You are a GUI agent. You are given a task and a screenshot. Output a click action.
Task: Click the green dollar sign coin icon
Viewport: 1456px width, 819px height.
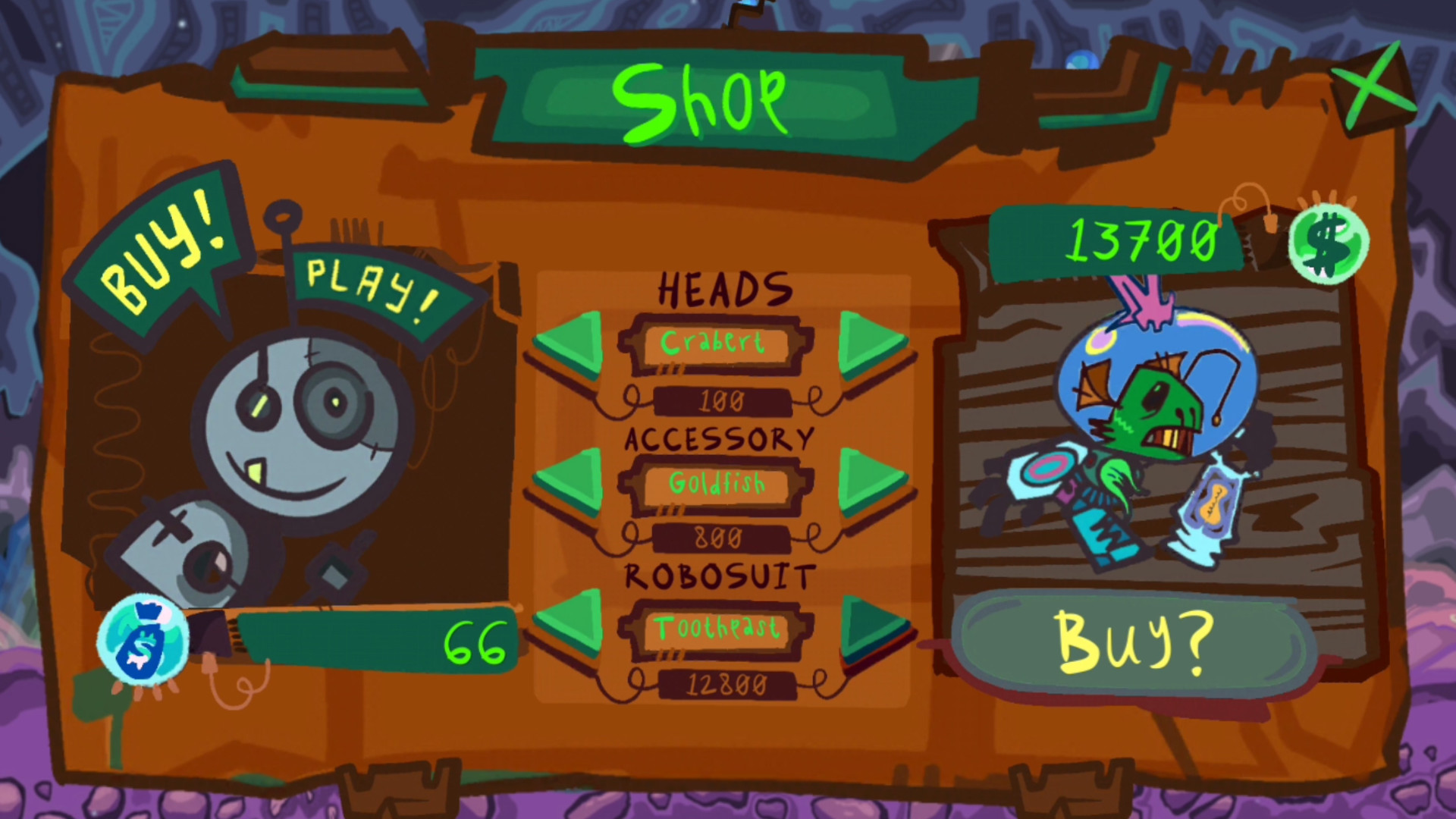[x=1329, y=245]
